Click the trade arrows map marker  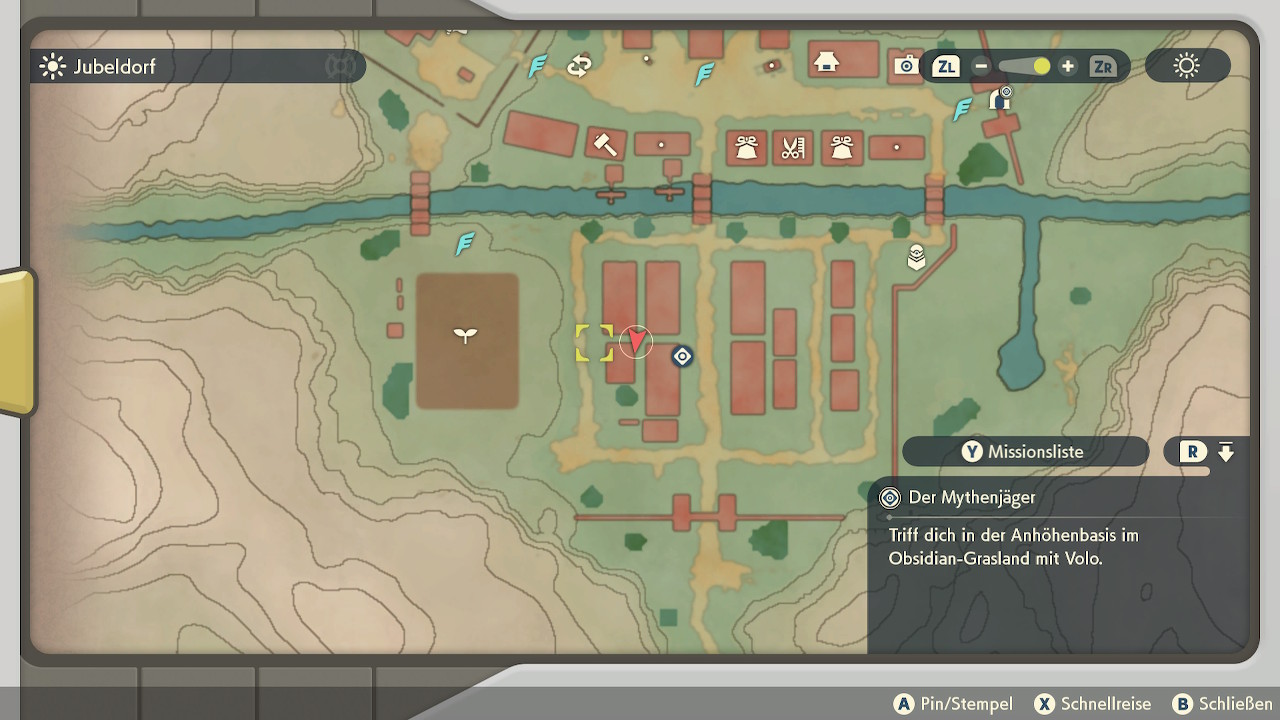[x=579, y=66]
